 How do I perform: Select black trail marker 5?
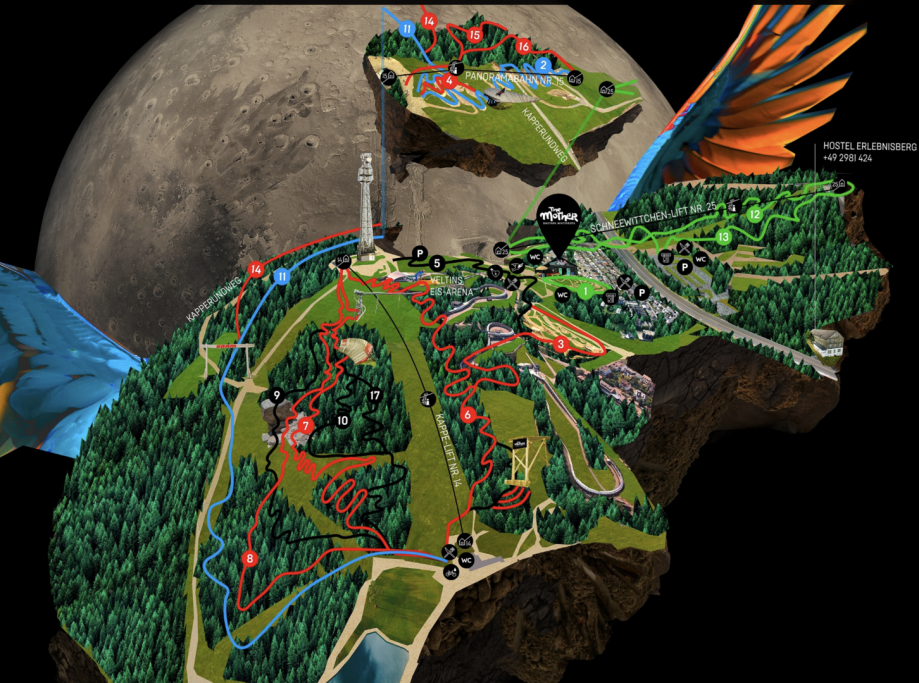437,262
